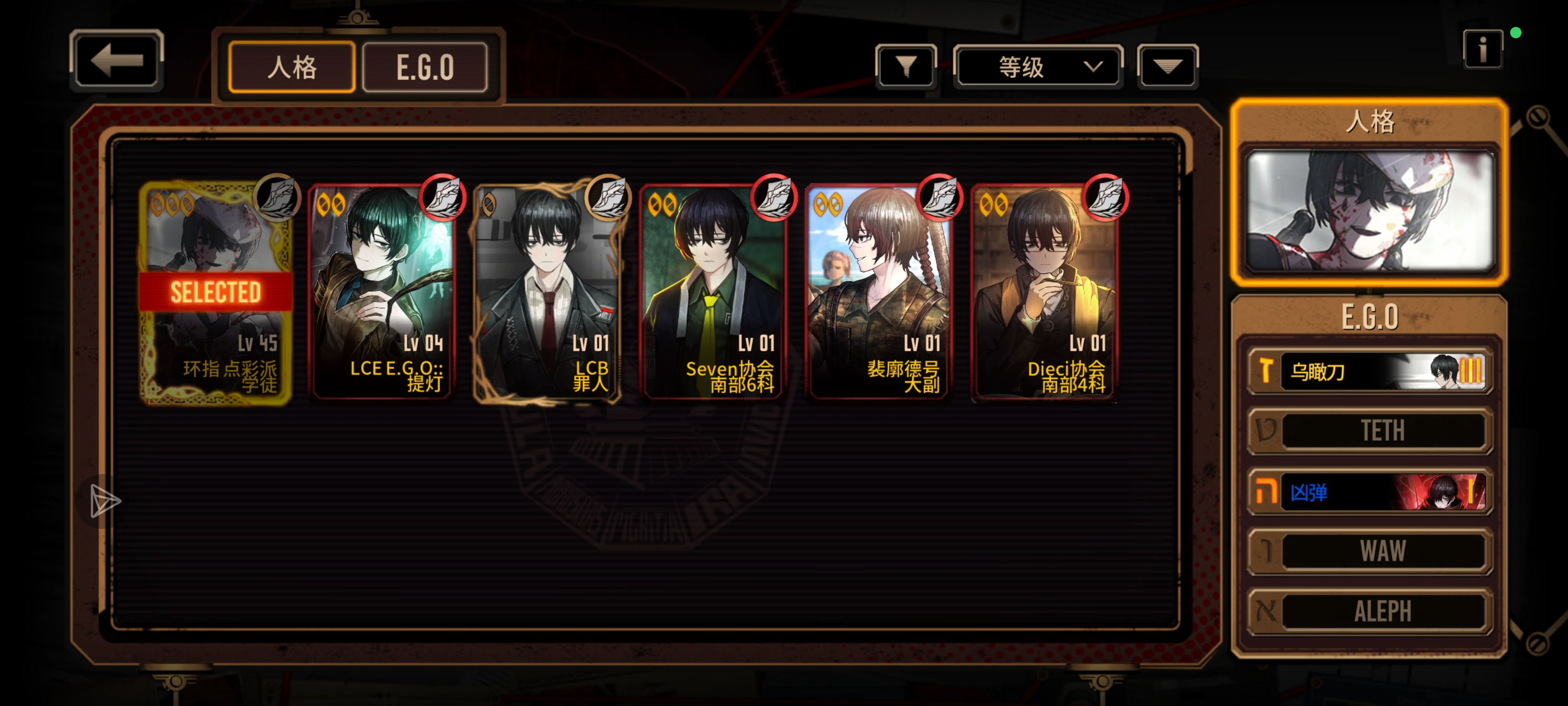Open the funnel filter options
This screenshot has height=706, width=1568.
906,66
